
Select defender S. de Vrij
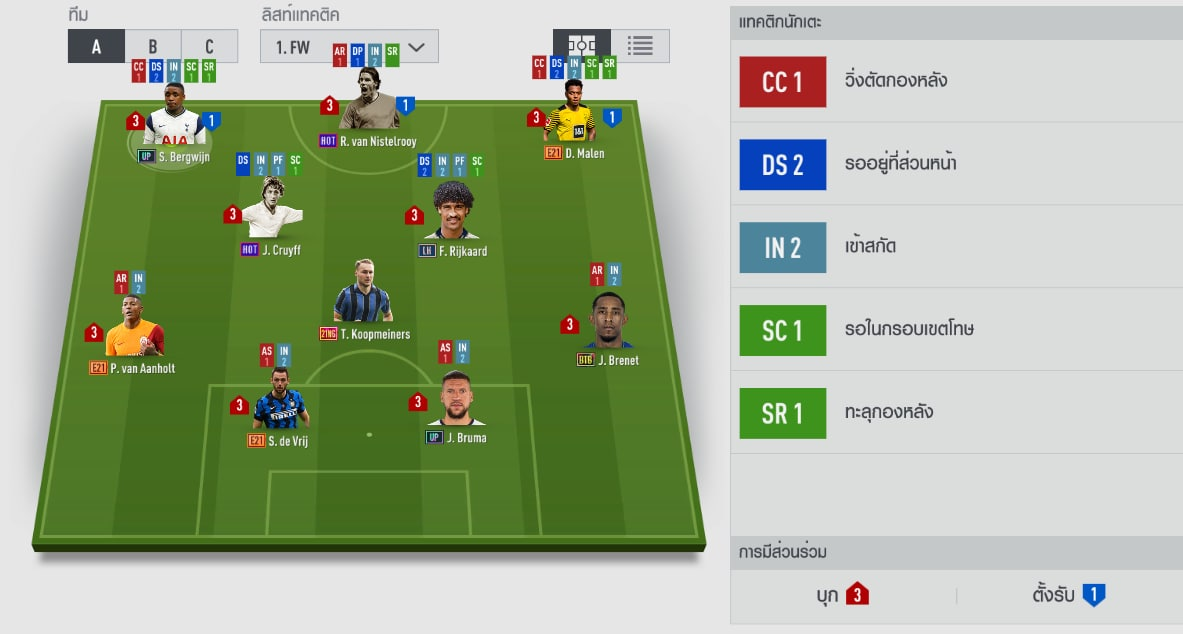click(280, 403)
